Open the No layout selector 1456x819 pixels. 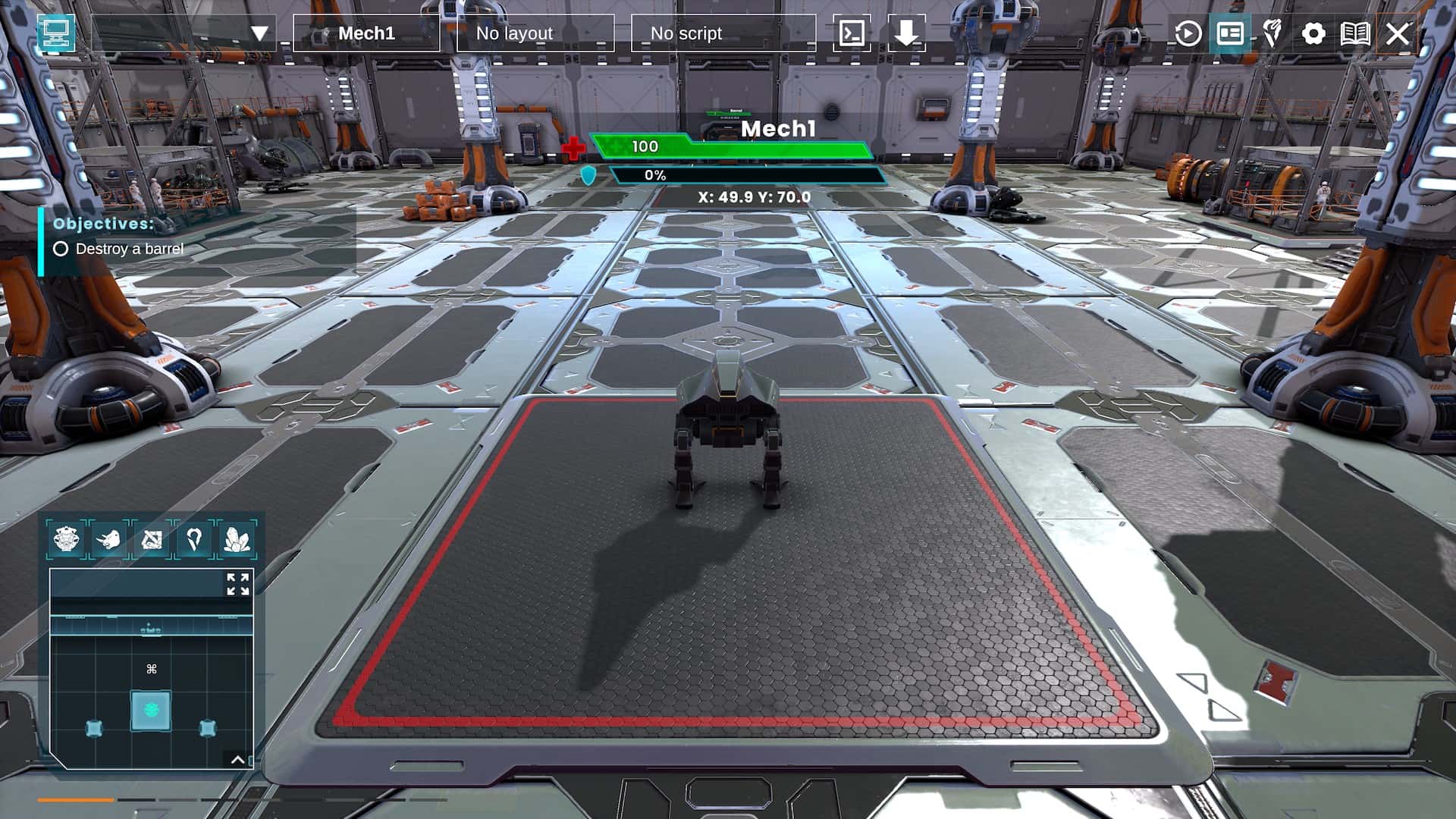click(x=513, y=33)
